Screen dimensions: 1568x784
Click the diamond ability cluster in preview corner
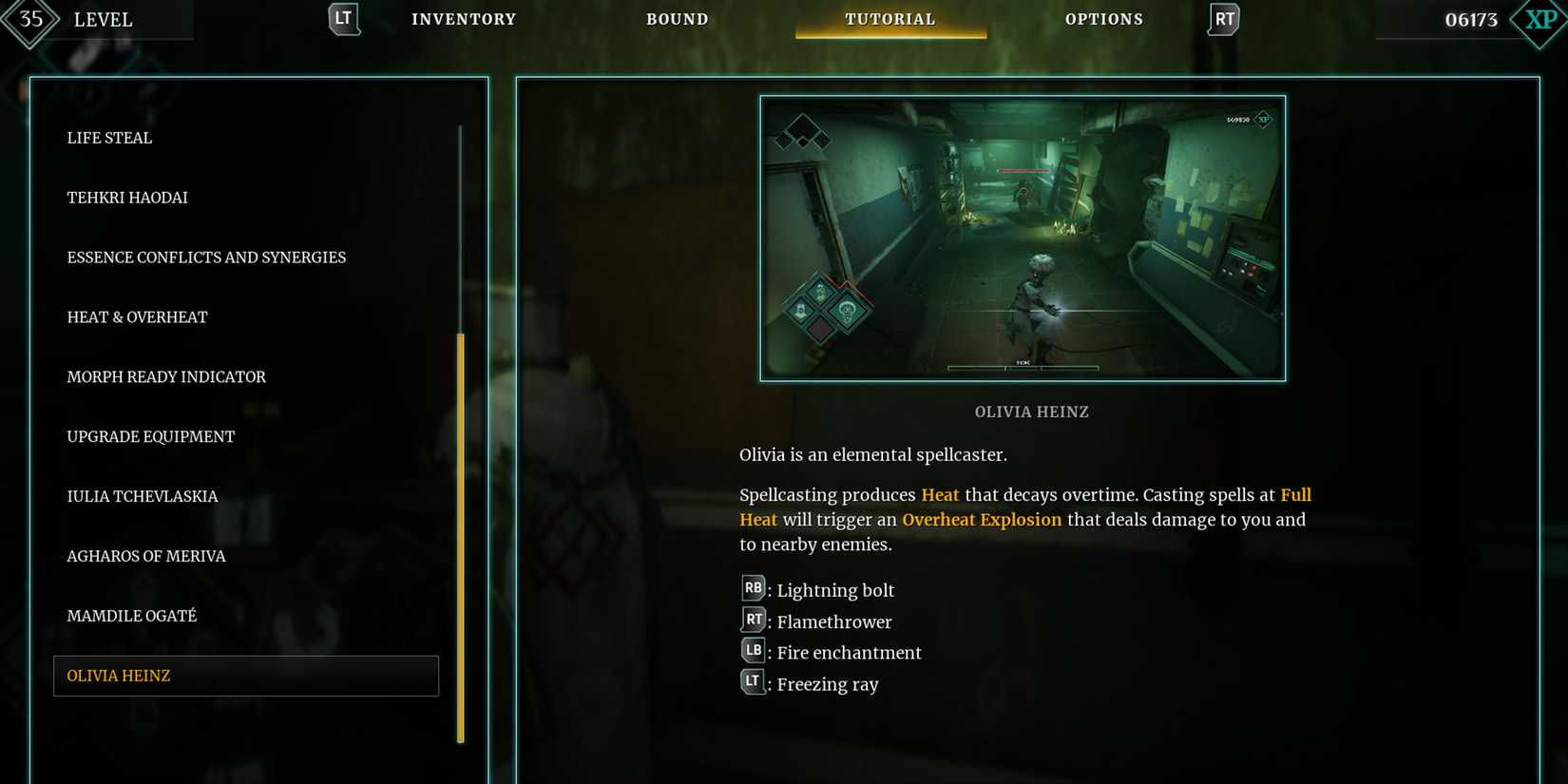tap(804, 133)
